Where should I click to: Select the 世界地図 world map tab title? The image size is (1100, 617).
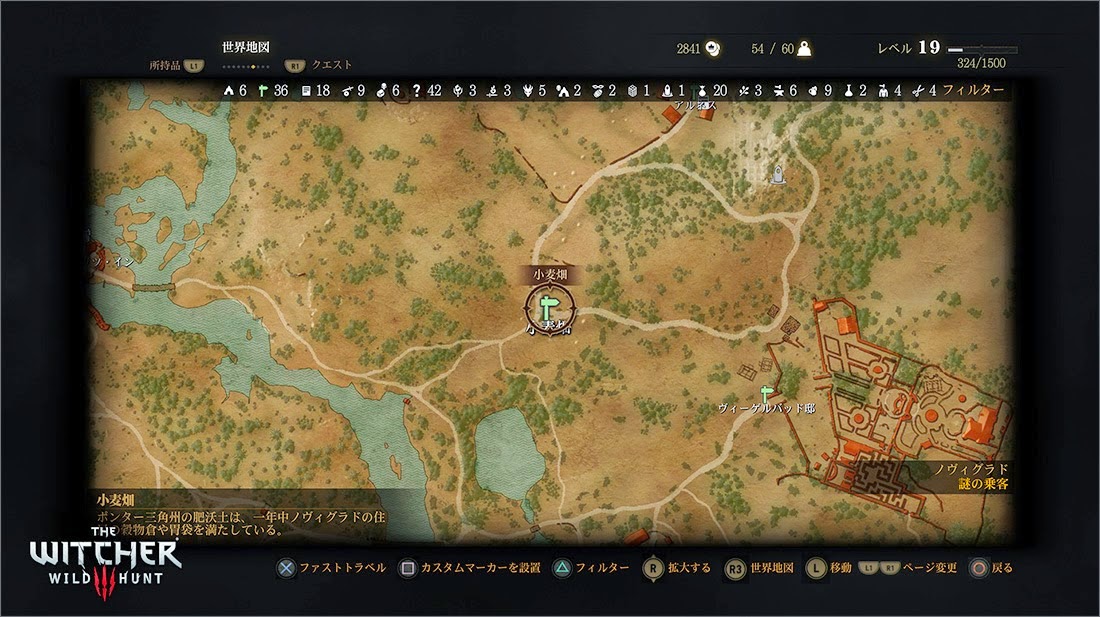tap(246, 47)
